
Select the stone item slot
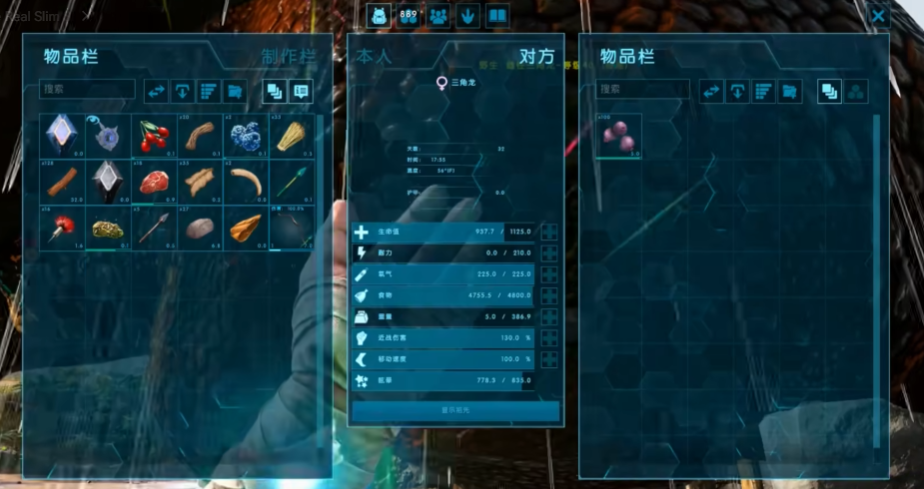point(200,227)
